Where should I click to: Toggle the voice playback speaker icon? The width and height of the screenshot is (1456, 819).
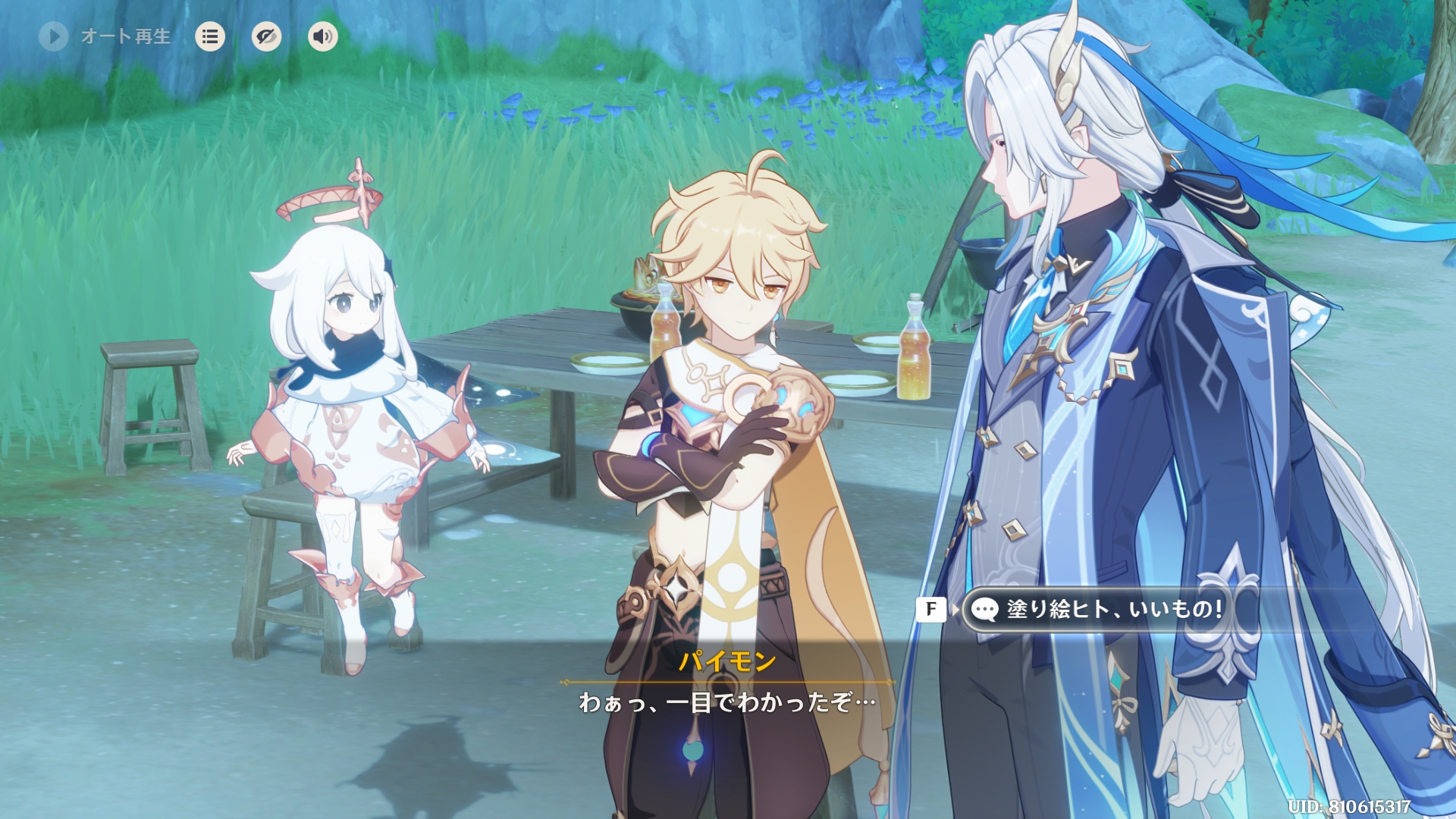(x=323, y=36)
